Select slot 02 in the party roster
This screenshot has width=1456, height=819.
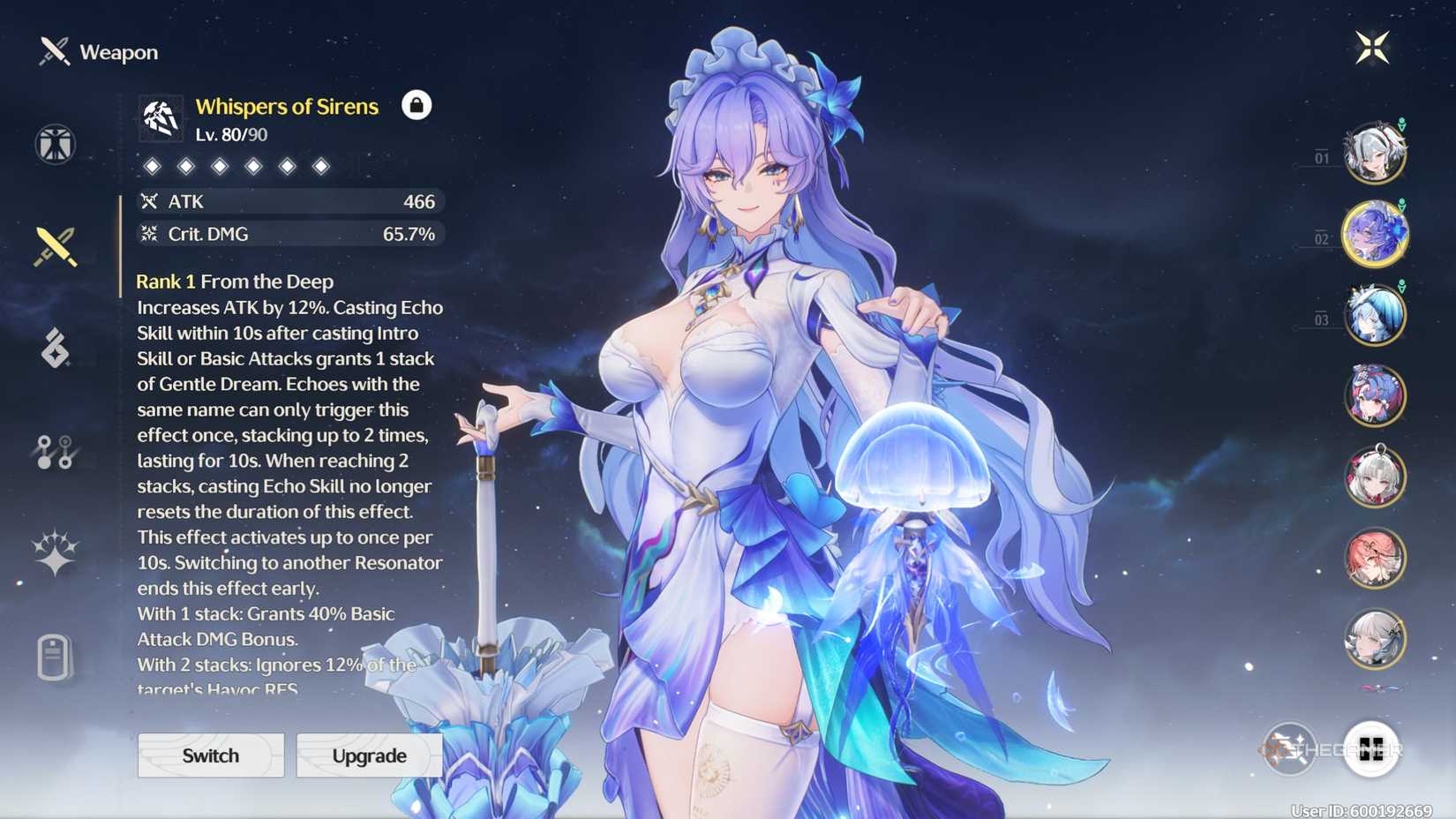pos(1376,232)
